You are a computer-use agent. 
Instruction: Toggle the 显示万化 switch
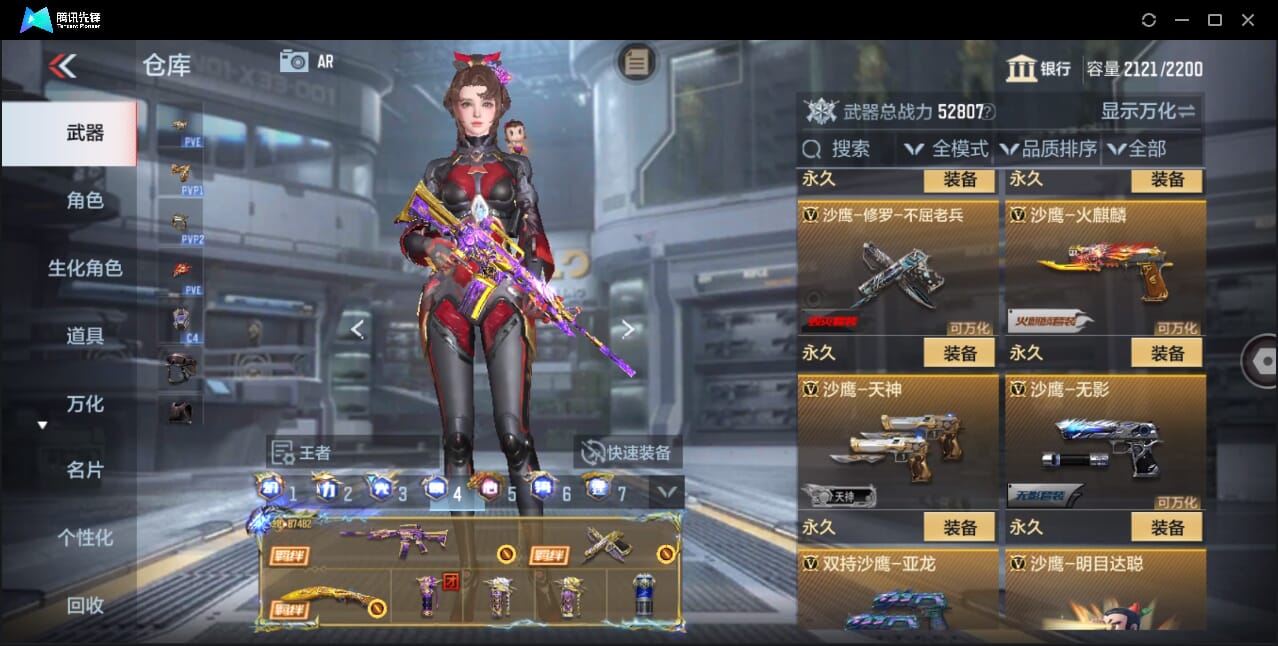click(1148, 111)
